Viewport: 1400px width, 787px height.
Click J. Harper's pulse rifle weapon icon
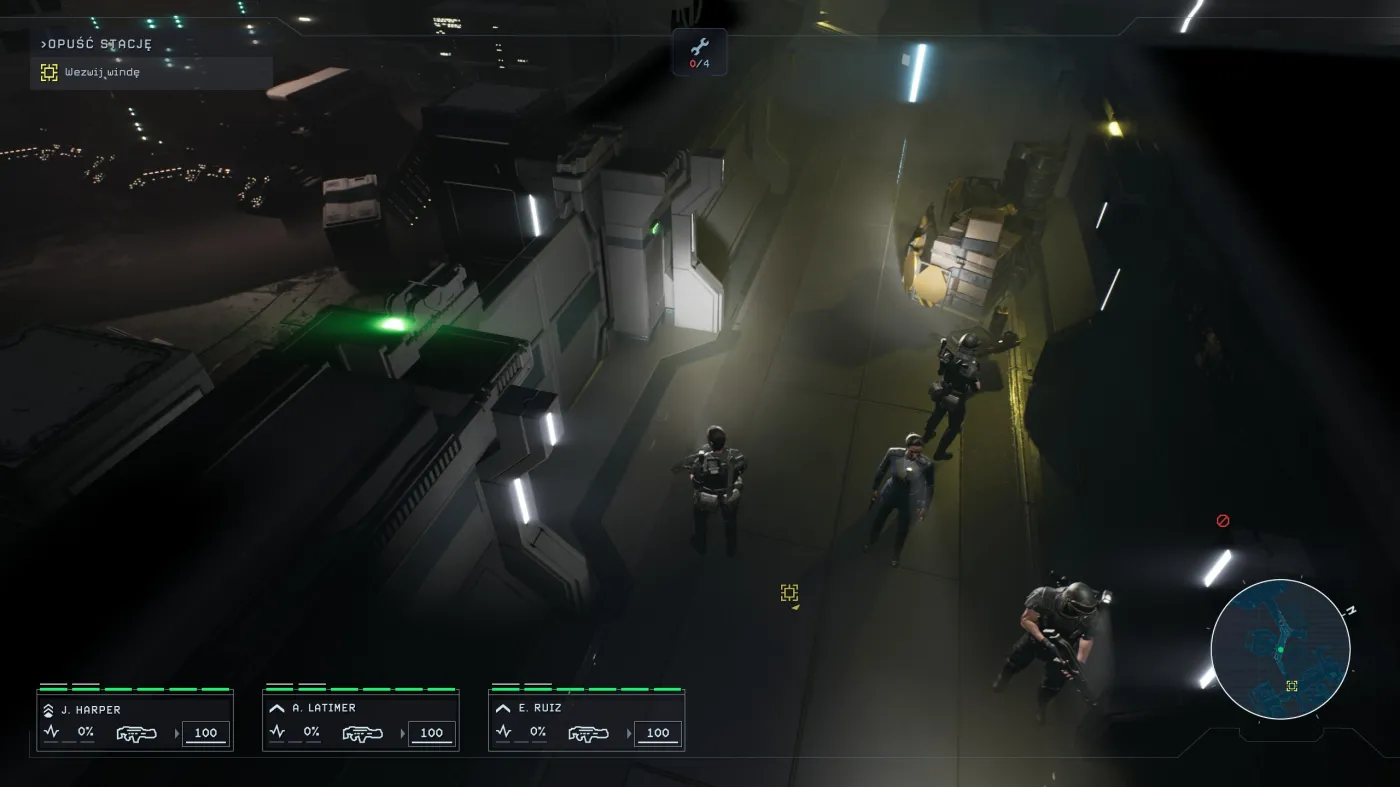[135, 732]
